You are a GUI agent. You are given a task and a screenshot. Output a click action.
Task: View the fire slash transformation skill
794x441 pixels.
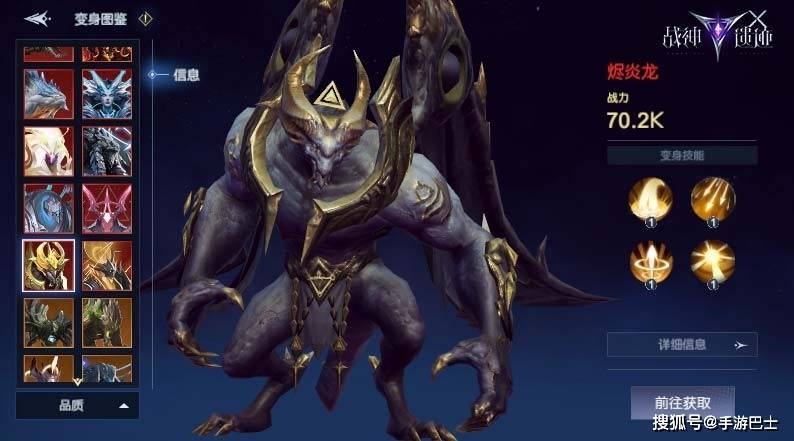(649, 199)
